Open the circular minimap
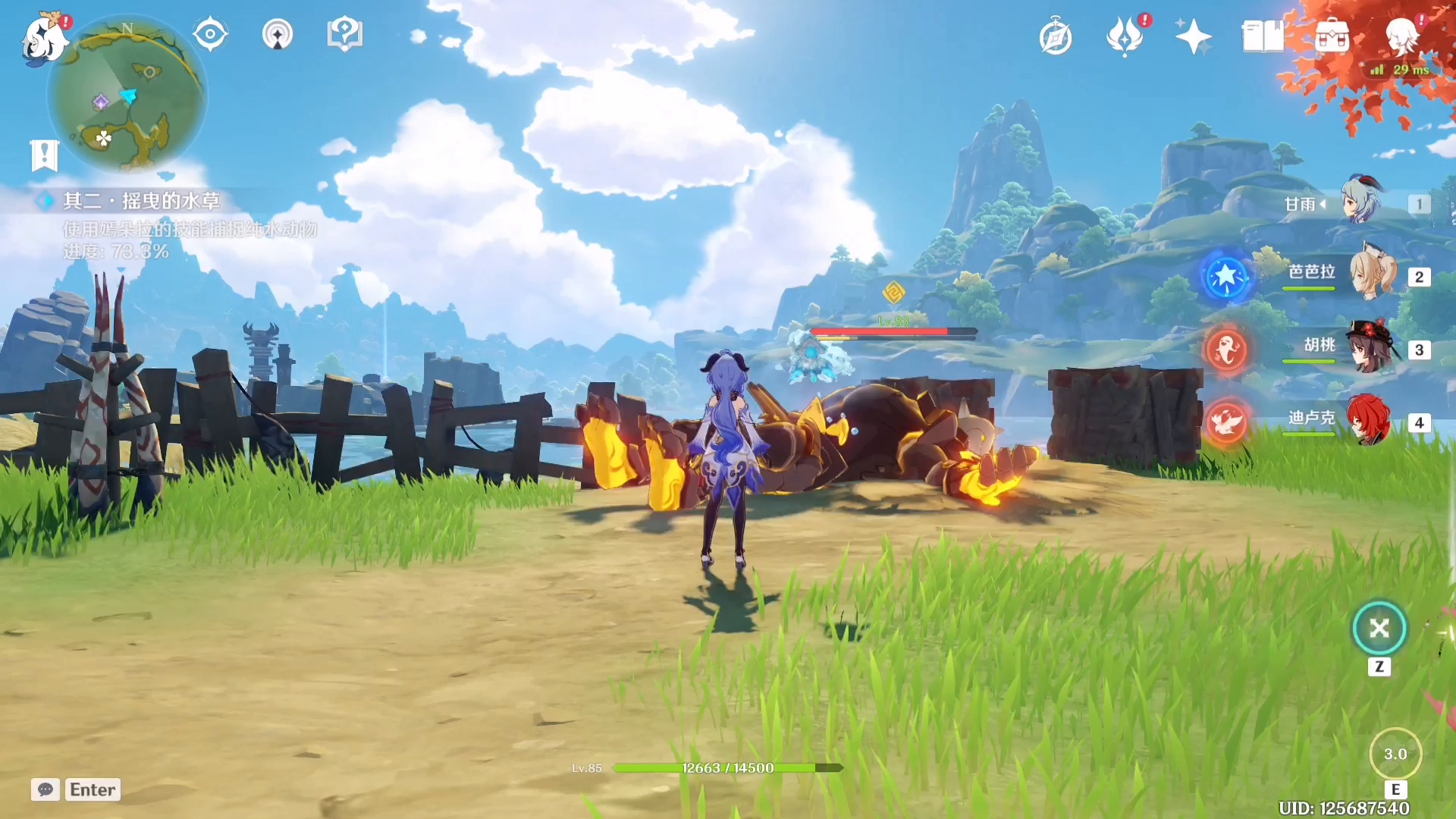The image size is (1456, 819). pyautogui.click(x=127, y=95)
